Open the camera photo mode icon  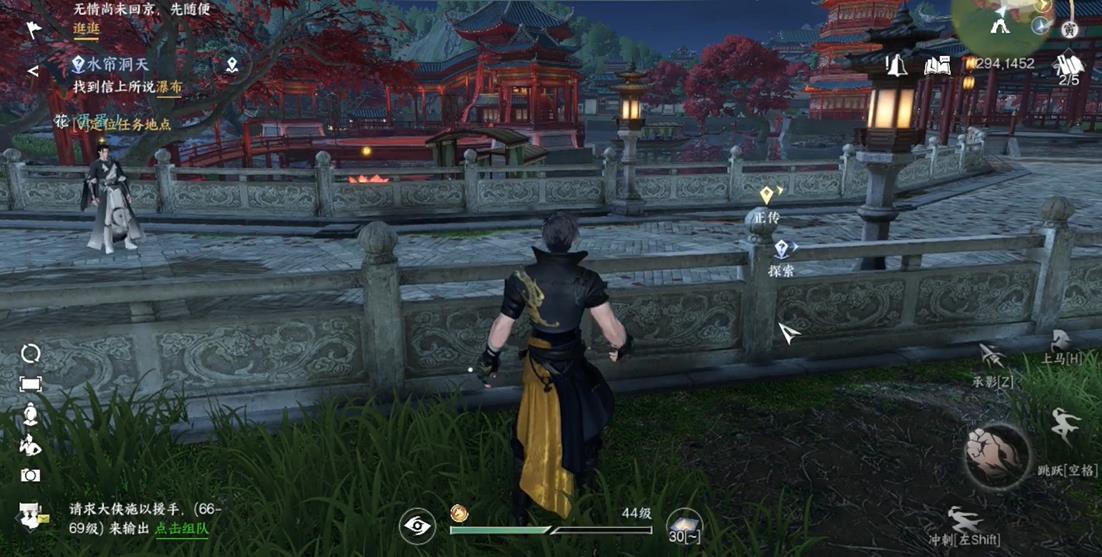point(31,476)
